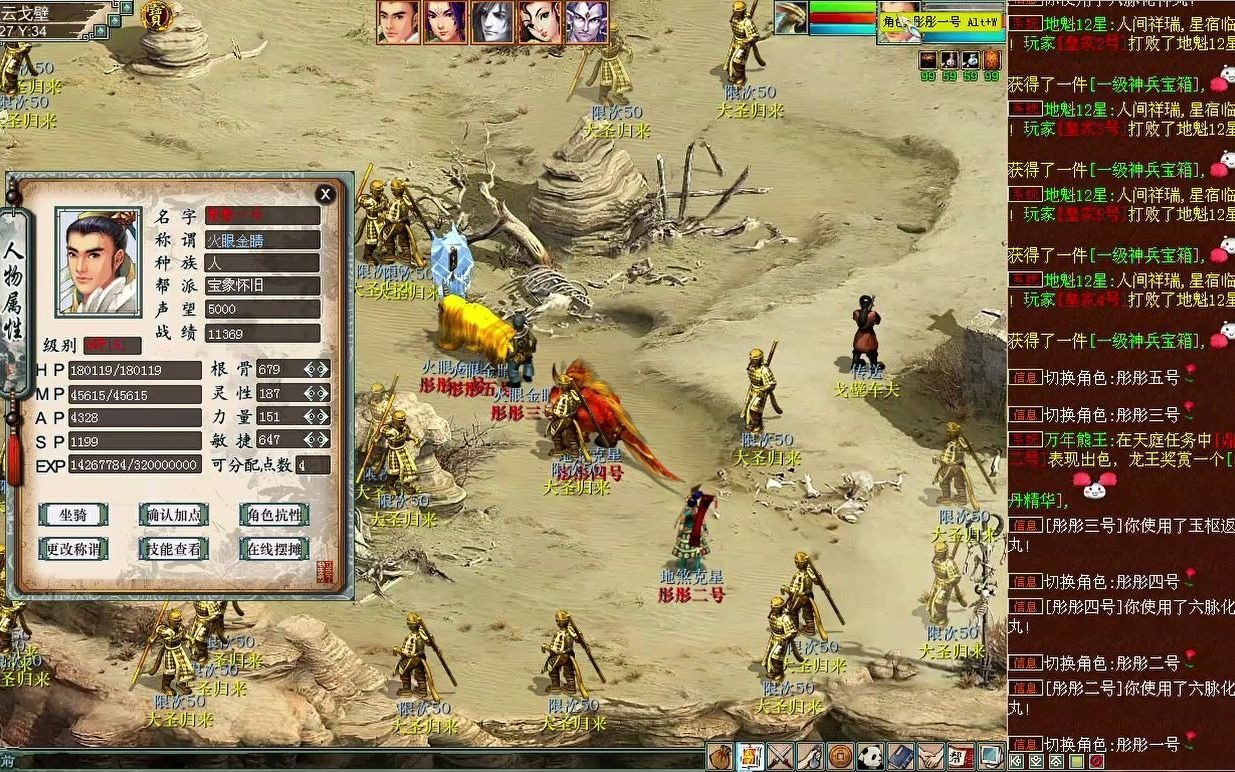Viewport: 1235px width, 772px height.
Task: Select the white-haired man team portrait
Action: pos(492,22)
